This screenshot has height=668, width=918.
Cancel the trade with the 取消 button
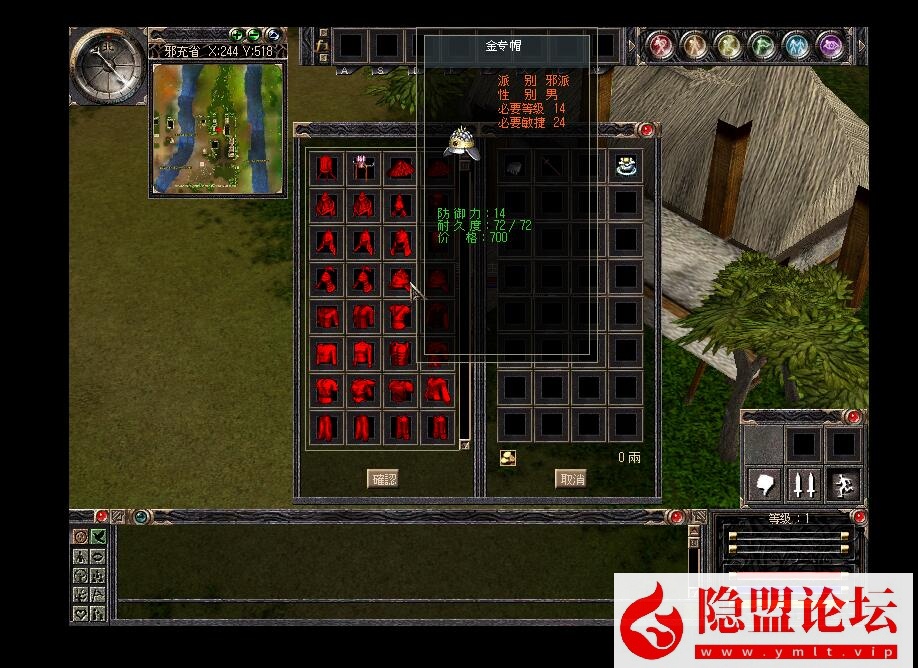coord(570,479)
